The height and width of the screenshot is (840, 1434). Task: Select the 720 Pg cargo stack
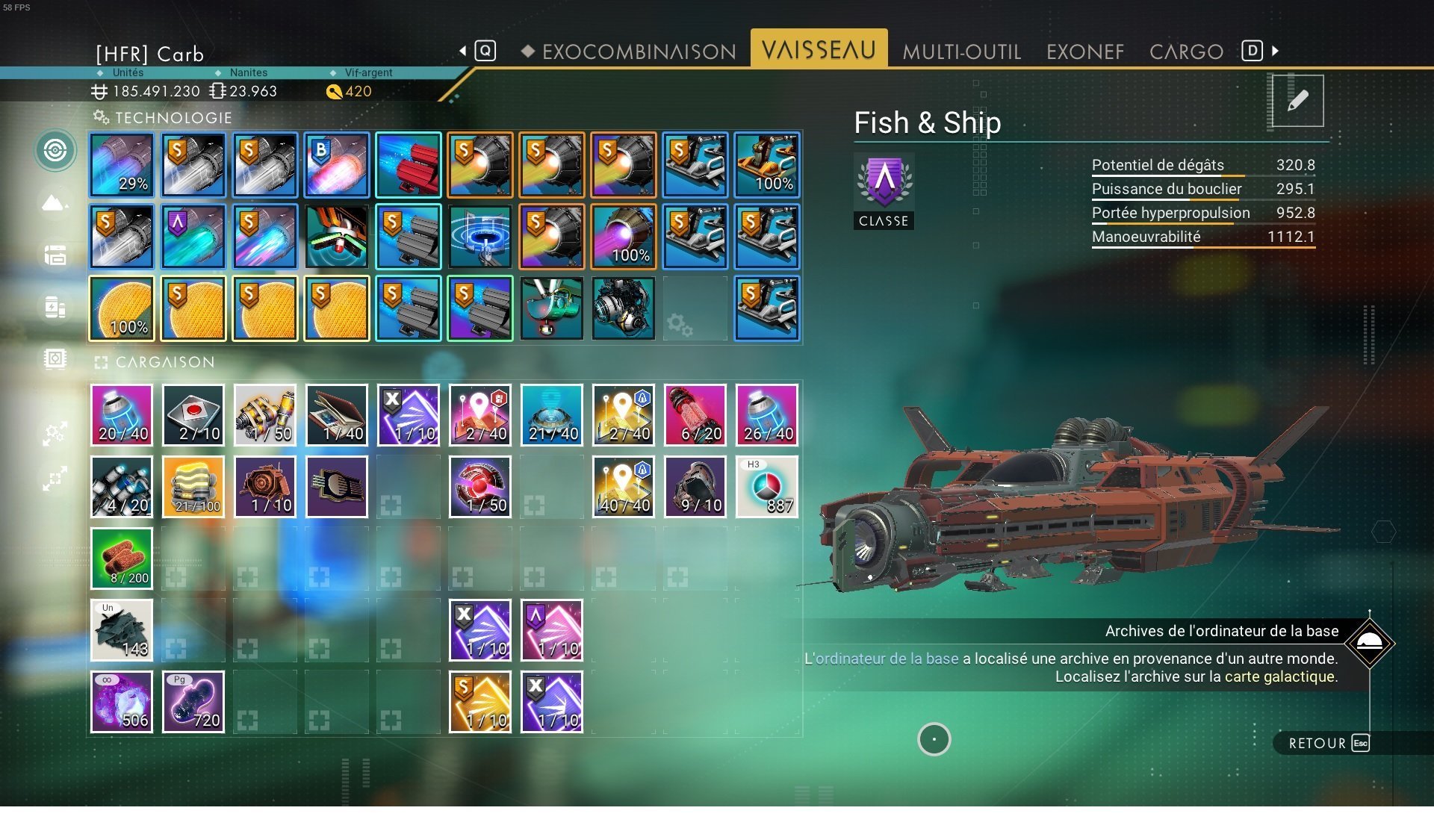pos(193,702)
